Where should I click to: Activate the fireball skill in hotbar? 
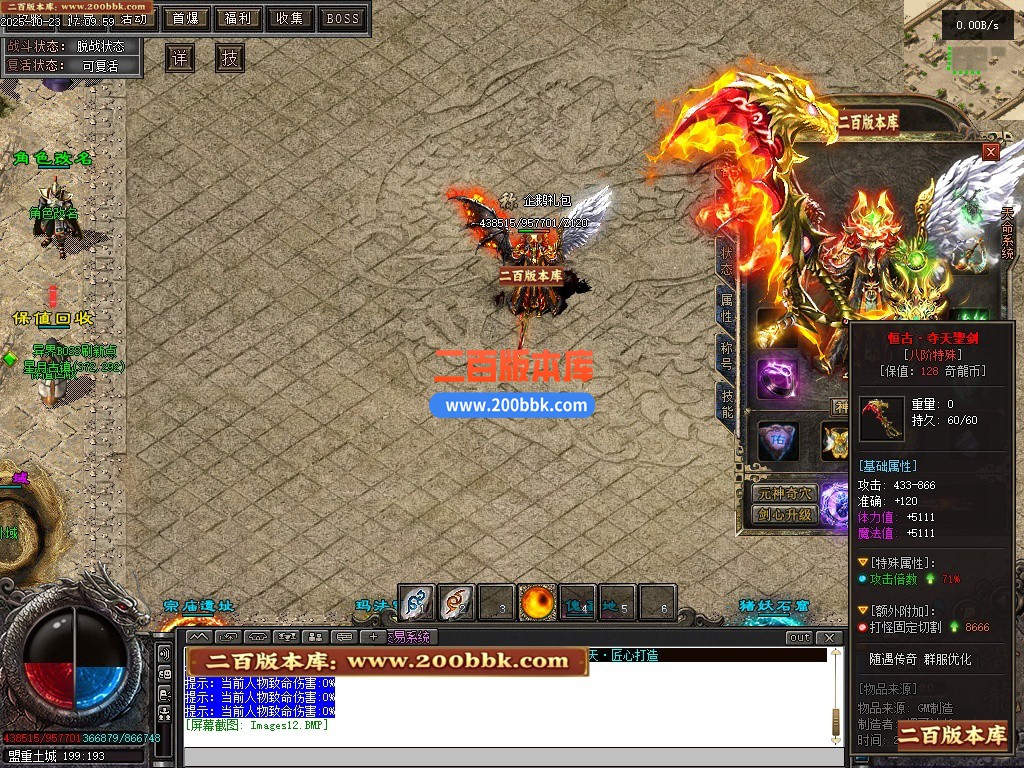click(x=537, y=602)
